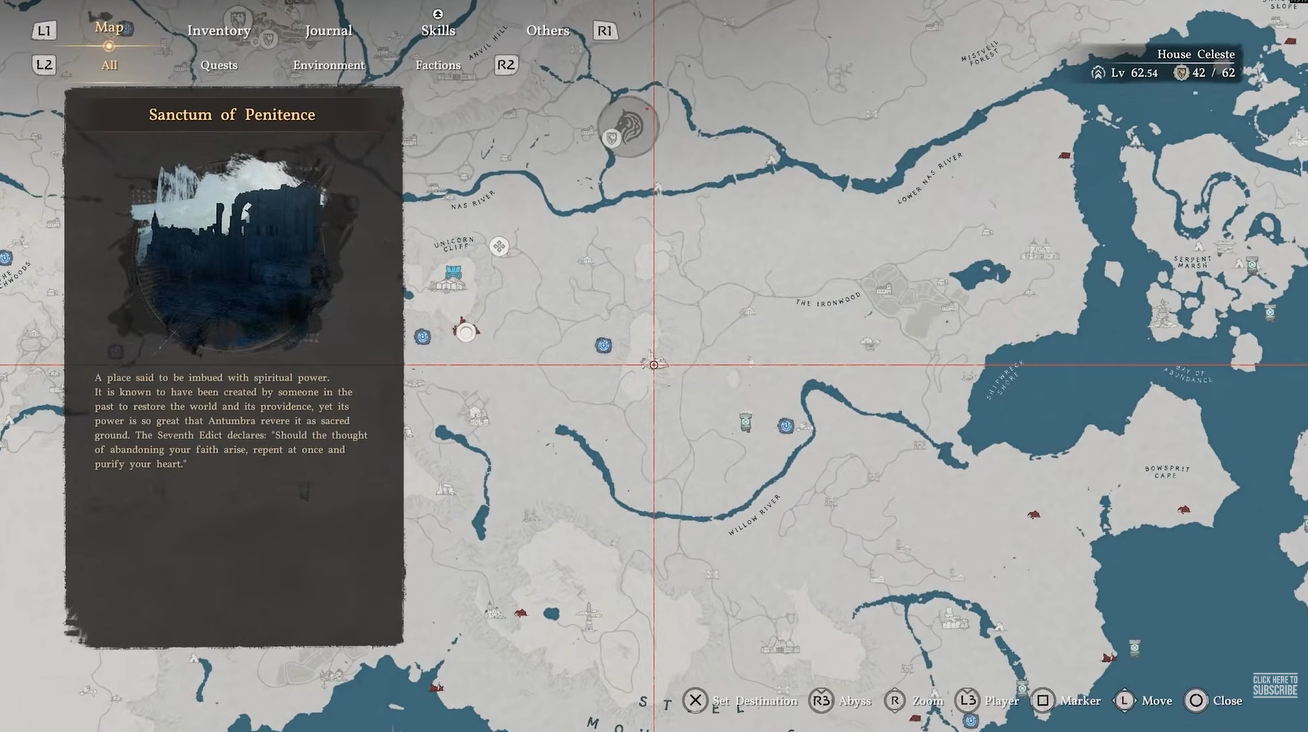
Task: Select the Factions map filter
Action: 438,66
